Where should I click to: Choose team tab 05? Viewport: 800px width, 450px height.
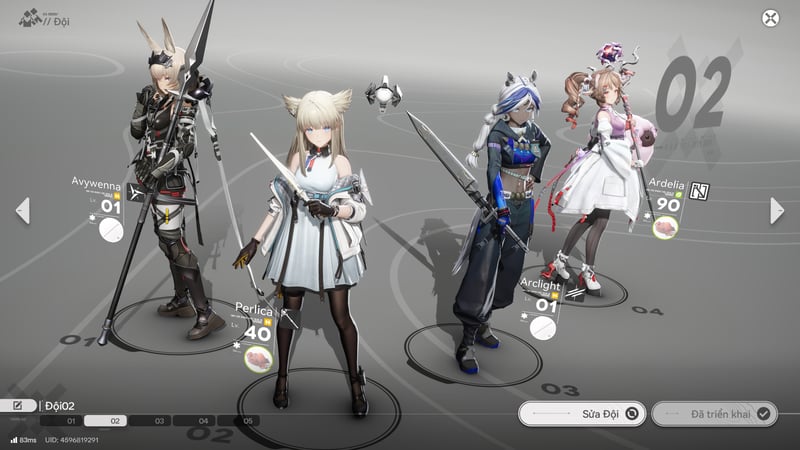(x=248, y=421)
